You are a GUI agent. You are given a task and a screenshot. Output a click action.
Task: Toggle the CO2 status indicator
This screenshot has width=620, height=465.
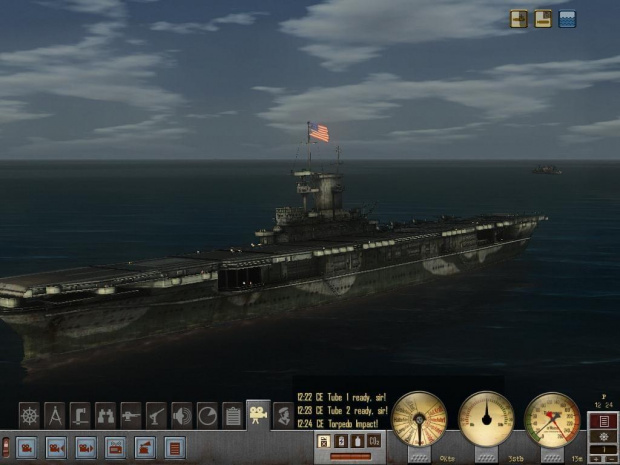pos(373,440)
